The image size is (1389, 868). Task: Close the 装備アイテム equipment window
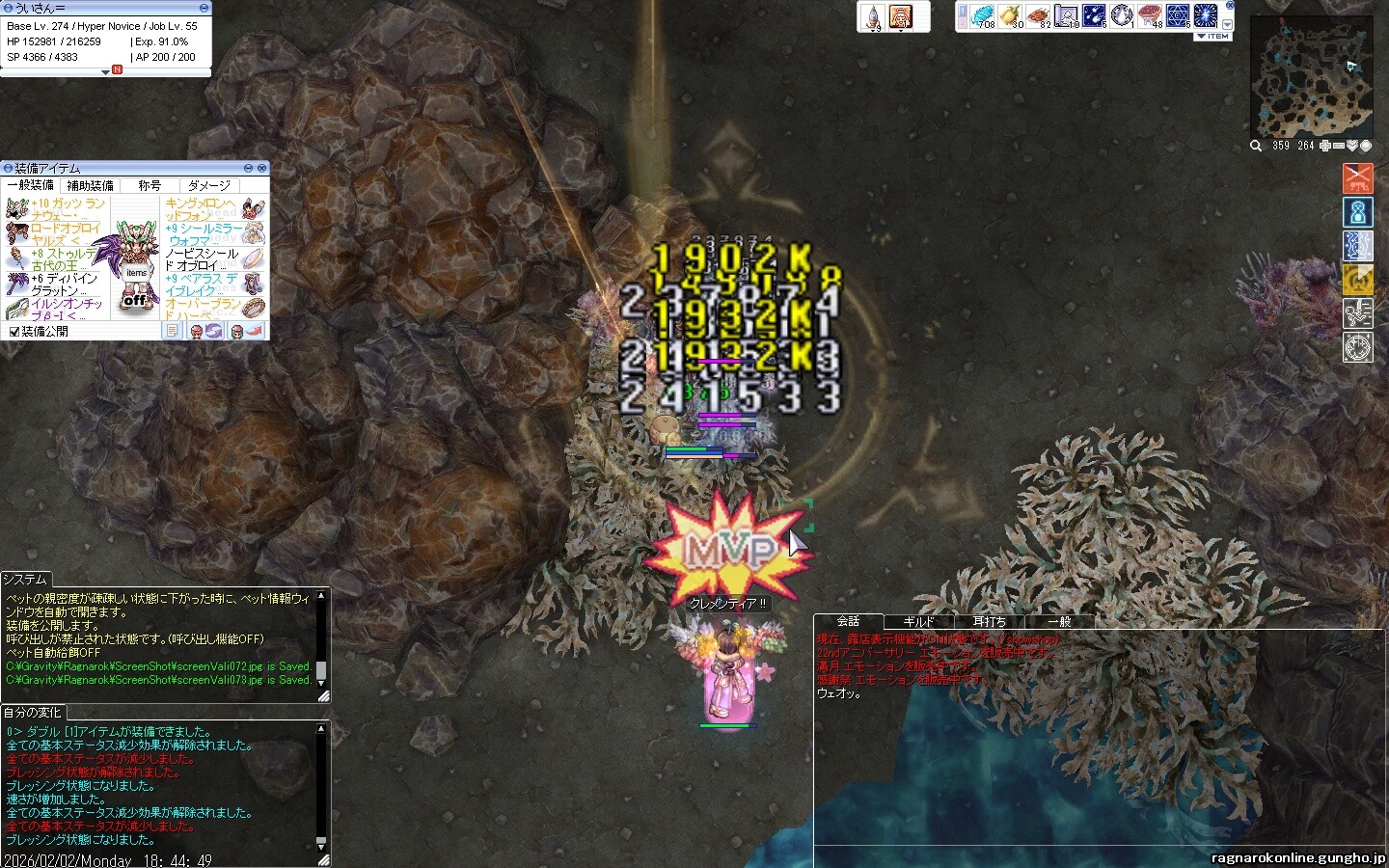[261, 169]
